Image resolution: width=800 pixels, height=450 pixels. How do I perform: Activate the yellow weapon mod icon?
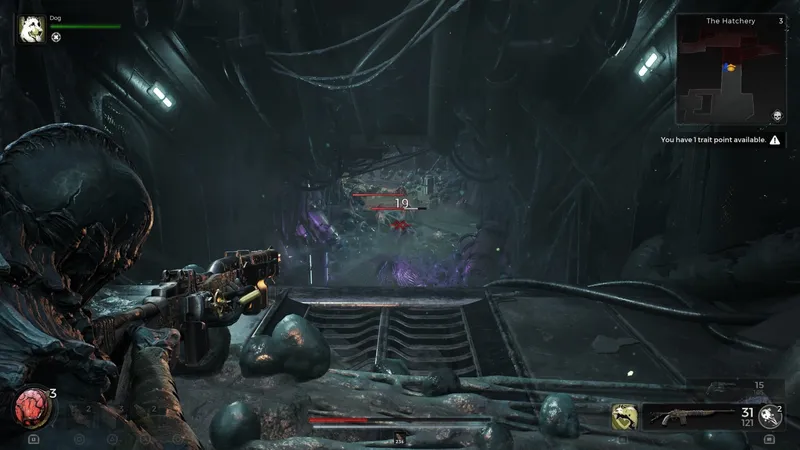point(625,417)
